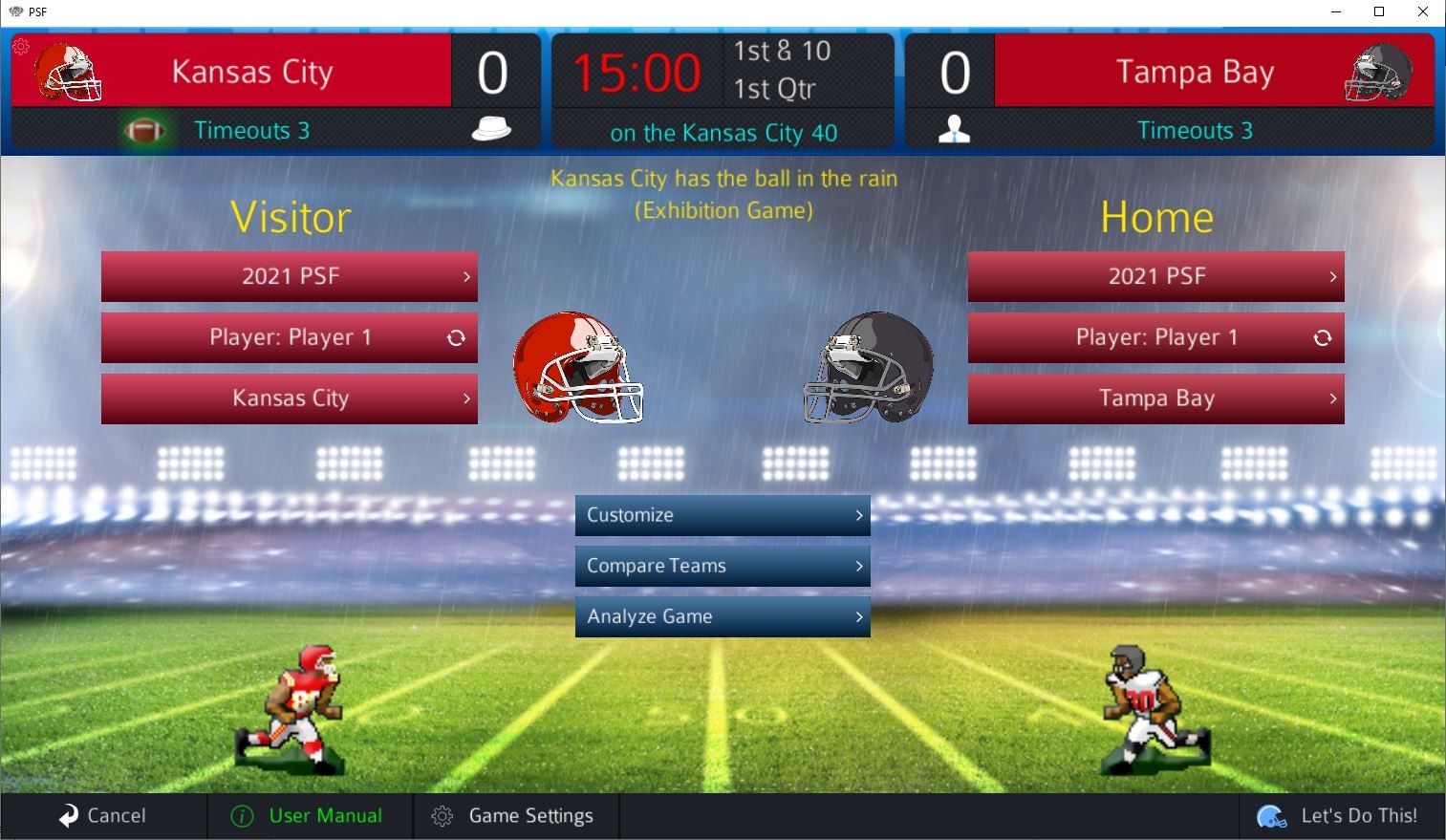The width and height of the screenshot is (1446, 840).
Task: Expand the Analyze Game option
Action: coord(722,616)
